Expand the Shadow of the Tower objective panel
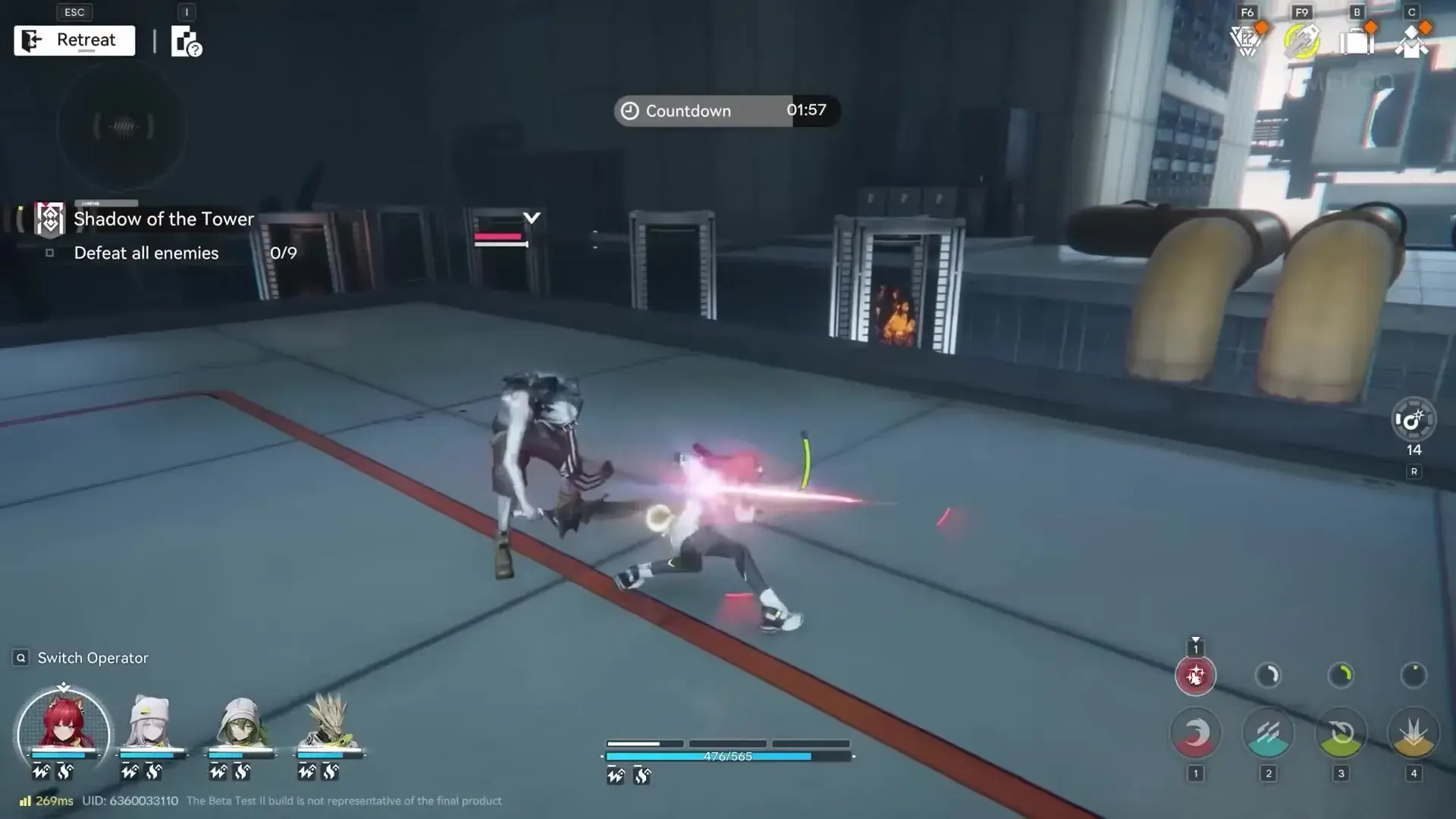This screenshot has height=819, width=1456. point(163,219)
